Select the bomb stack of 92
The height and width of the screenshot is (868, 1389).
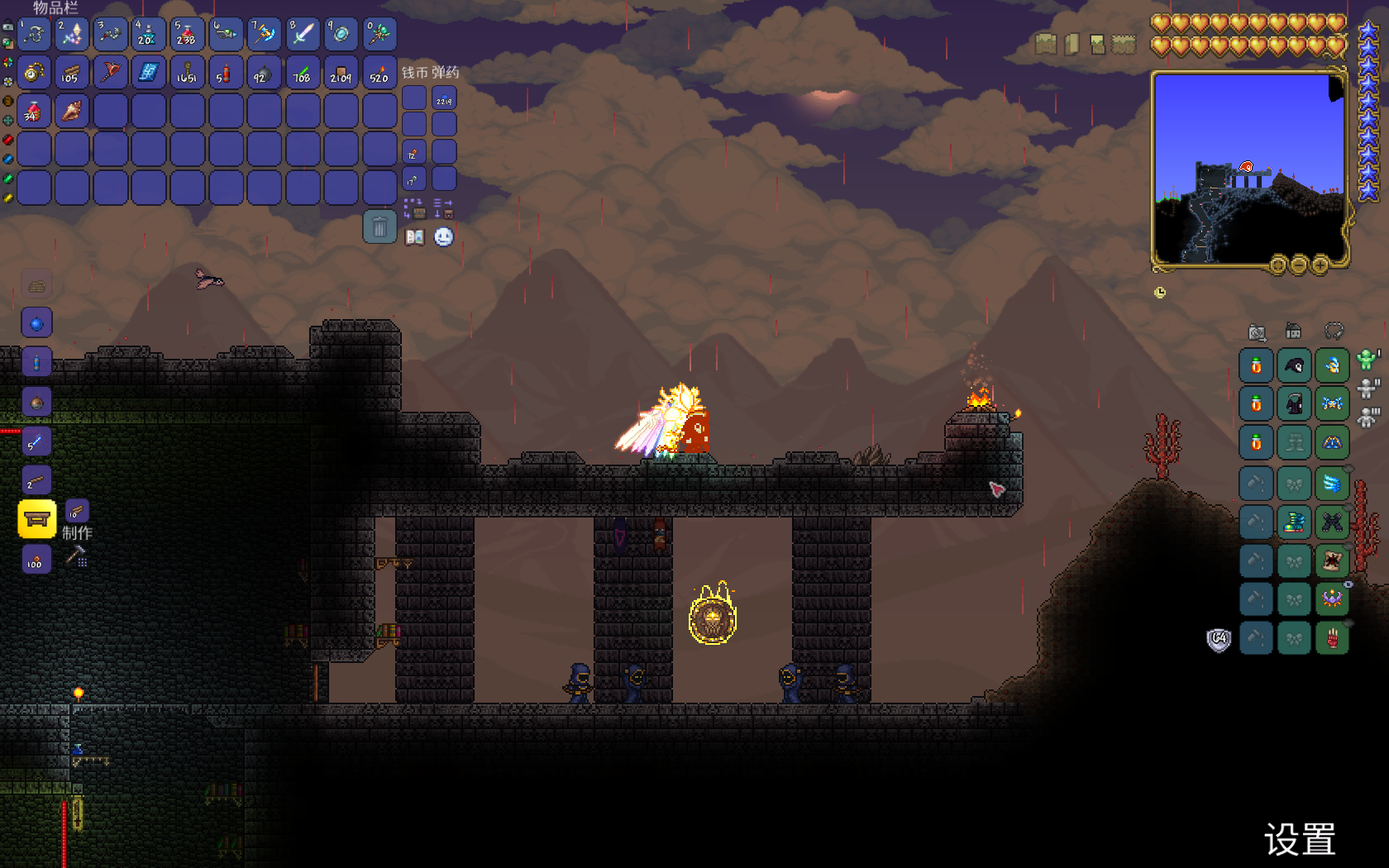click(264, 74)
